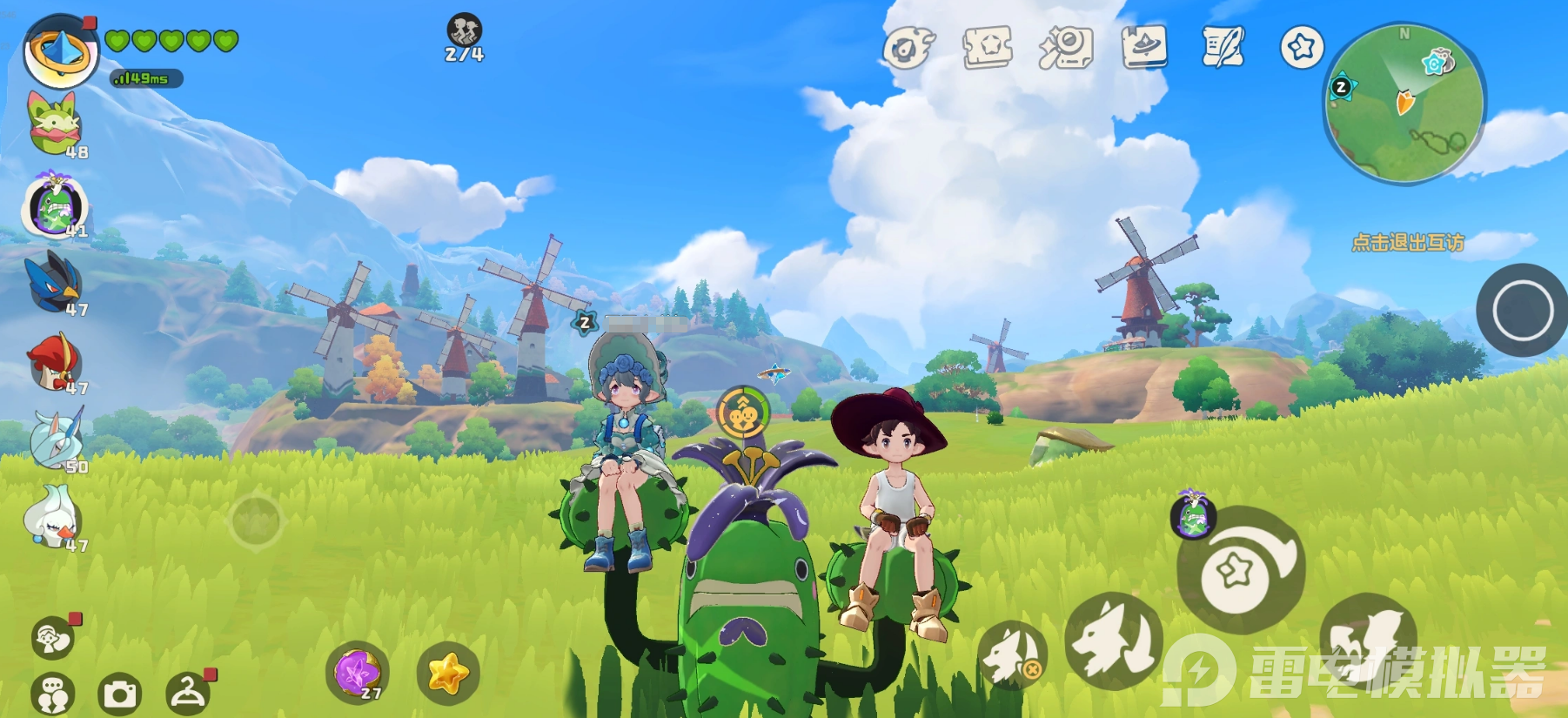1568x718 pixels.
Task: Open the camera photo mode
Action: pos(120,694)
